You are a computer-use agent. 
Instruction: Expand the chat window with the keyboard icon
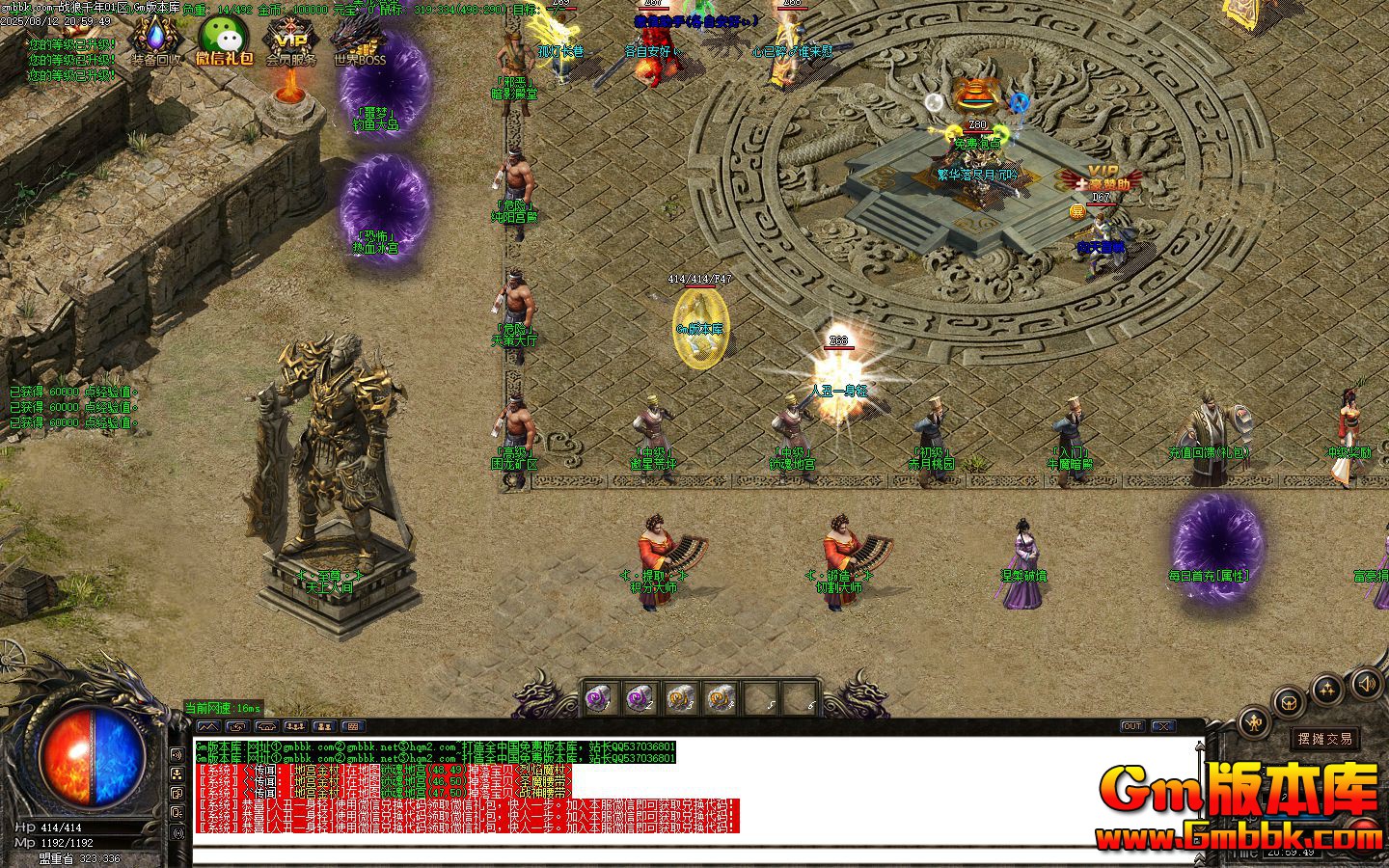pos(352,726)
